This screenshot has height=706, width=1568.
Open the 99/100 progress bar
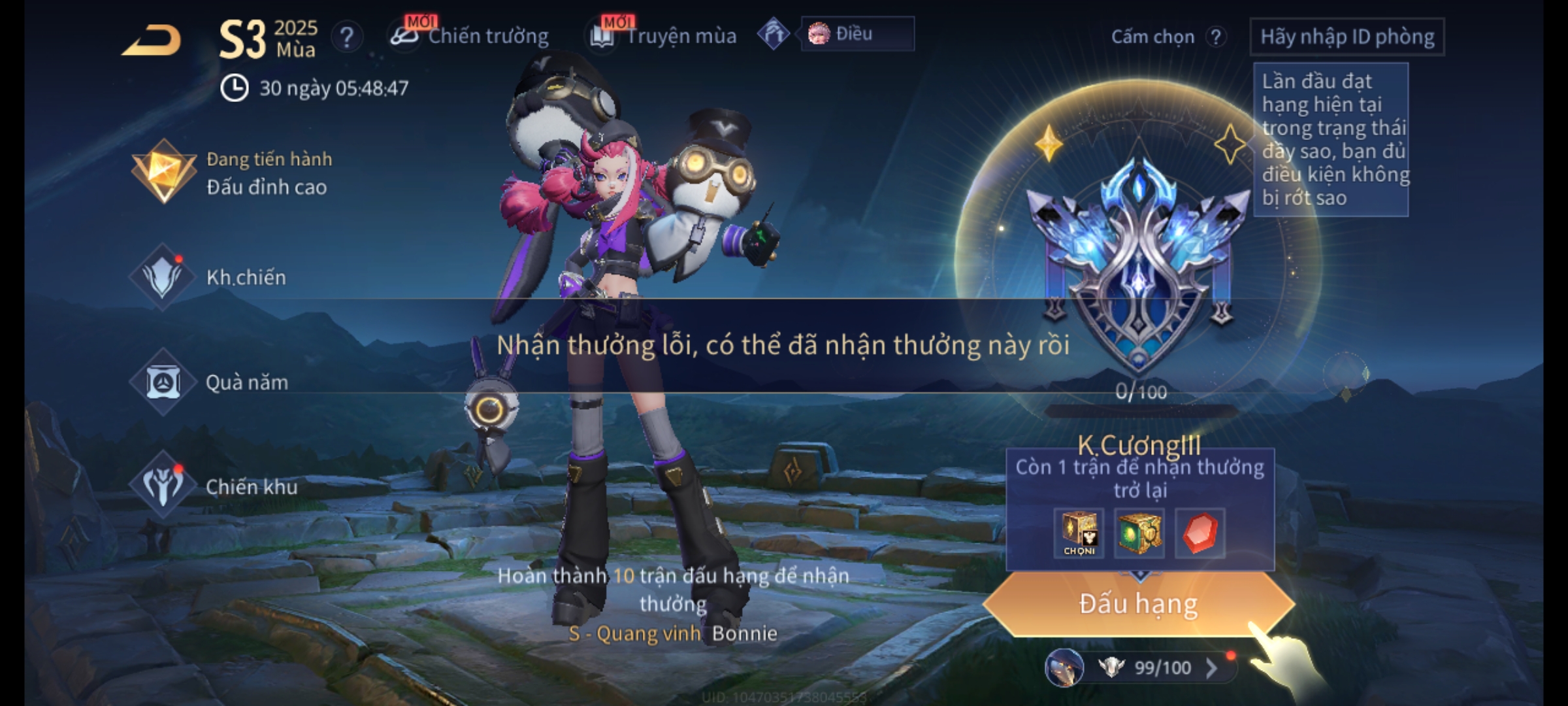click(1150, 667)
